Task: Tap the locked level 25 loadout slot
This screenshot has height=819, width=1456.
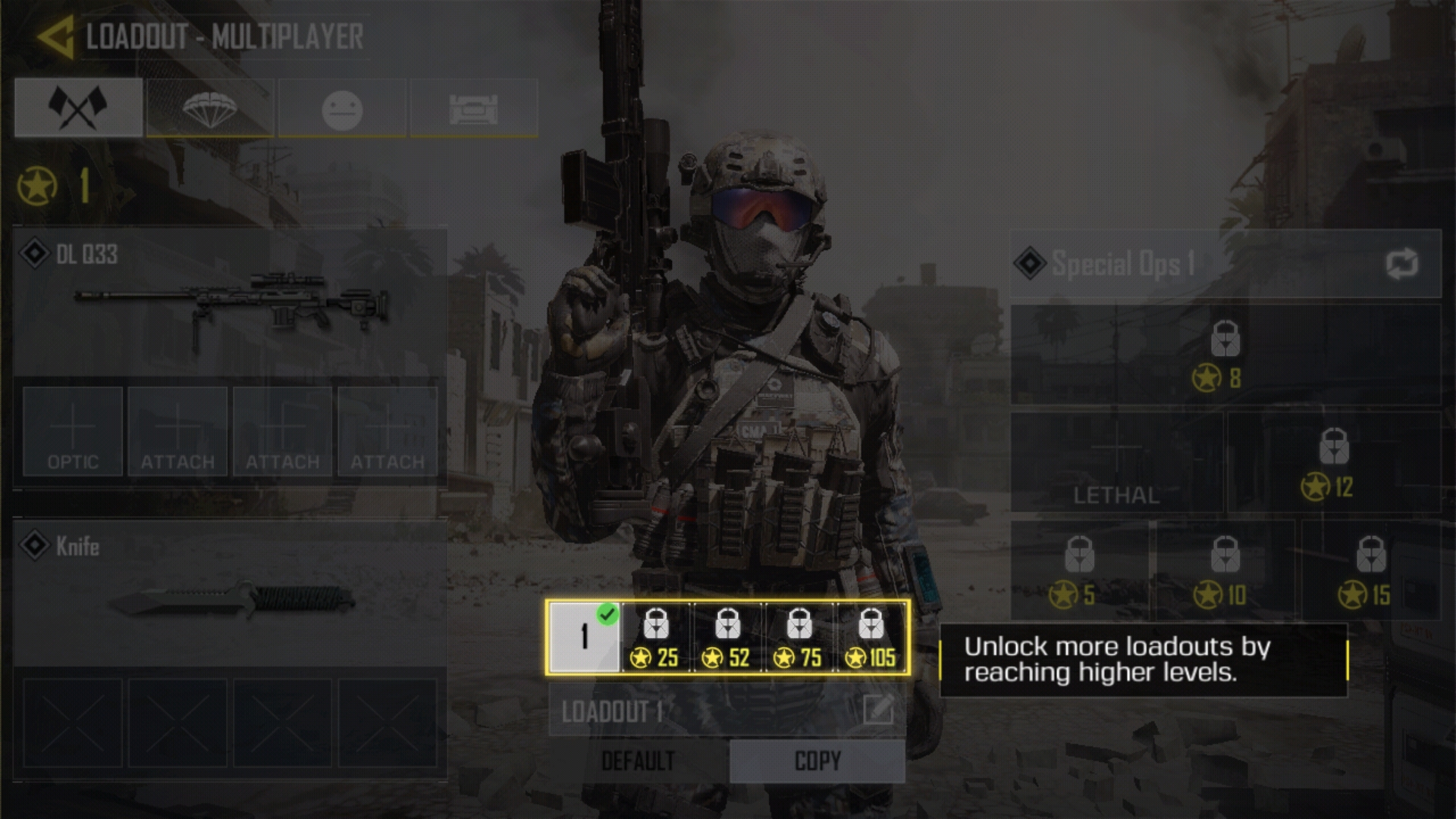Action: 656,637
